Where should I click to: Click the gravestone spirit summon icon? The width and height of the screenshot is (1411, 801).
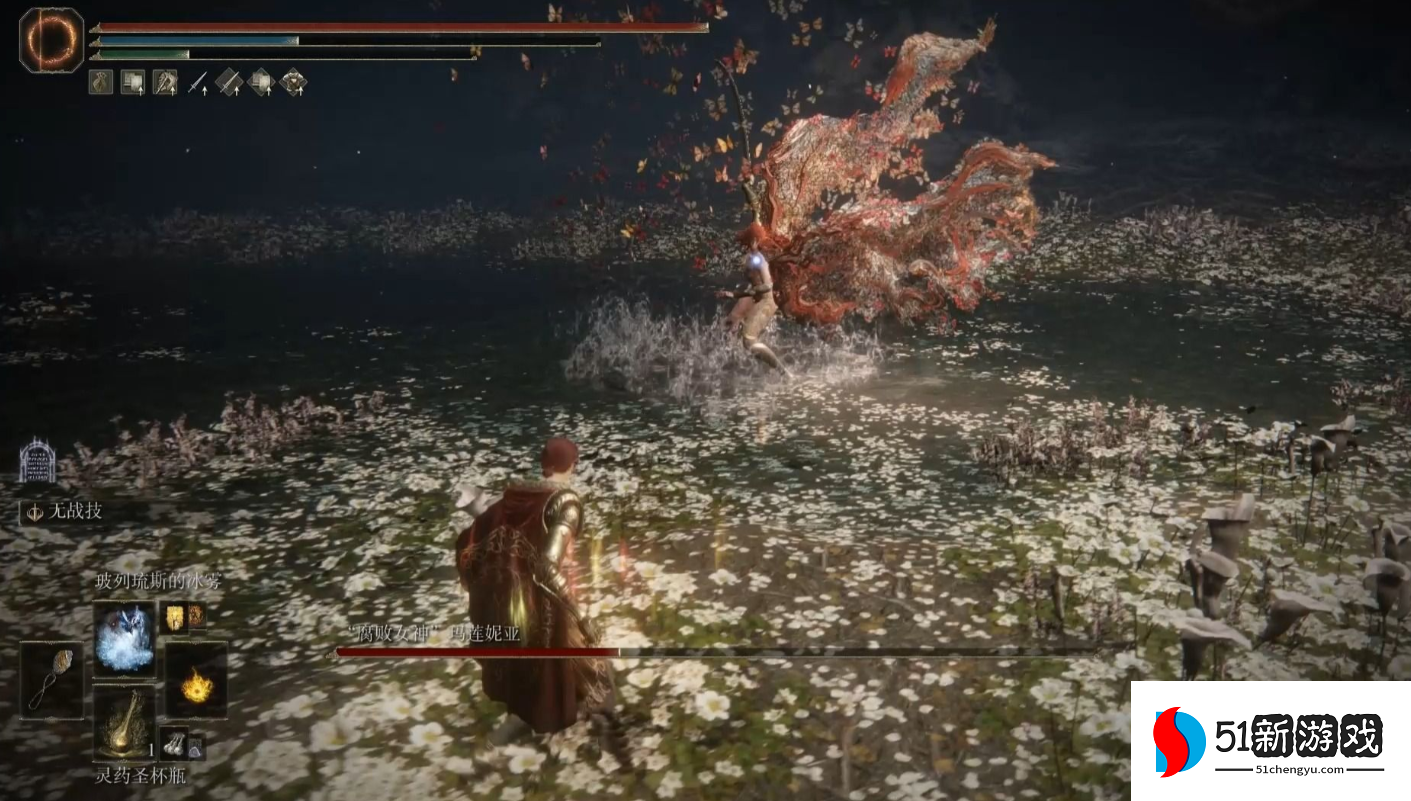(37, 462)
